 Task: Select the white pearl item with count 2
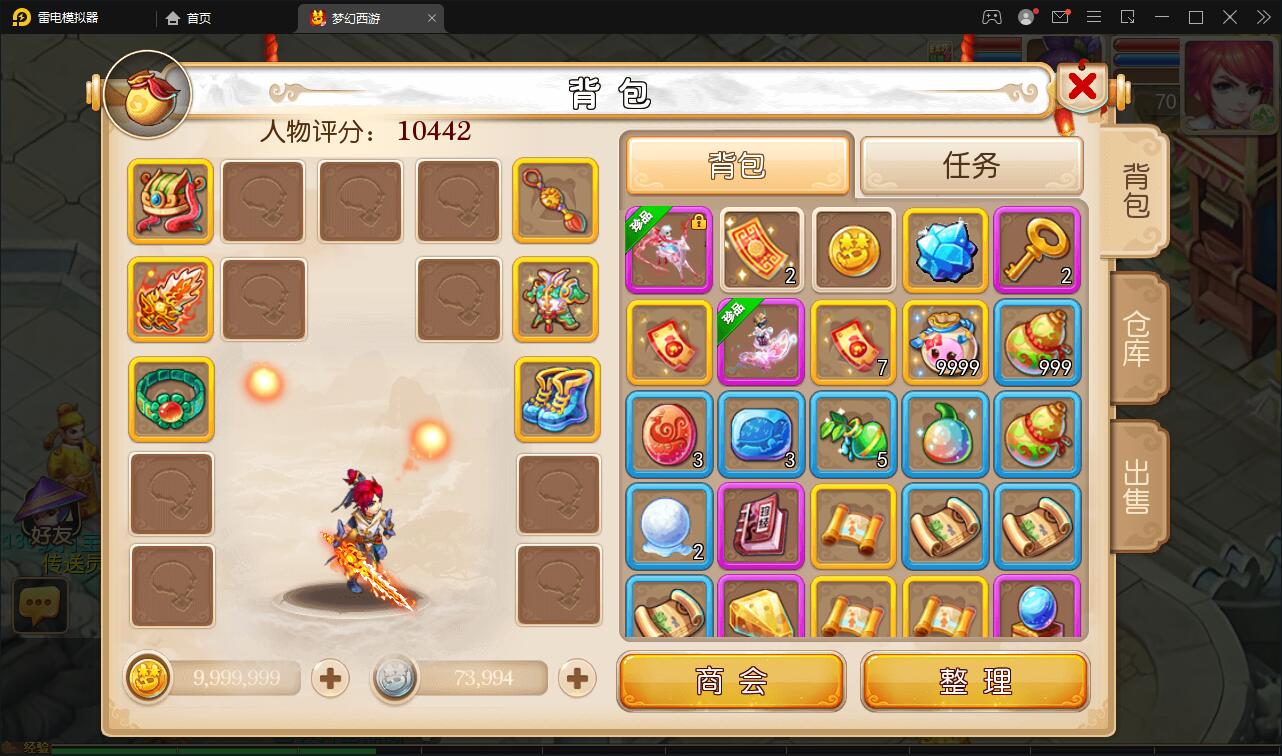point(668,526)
